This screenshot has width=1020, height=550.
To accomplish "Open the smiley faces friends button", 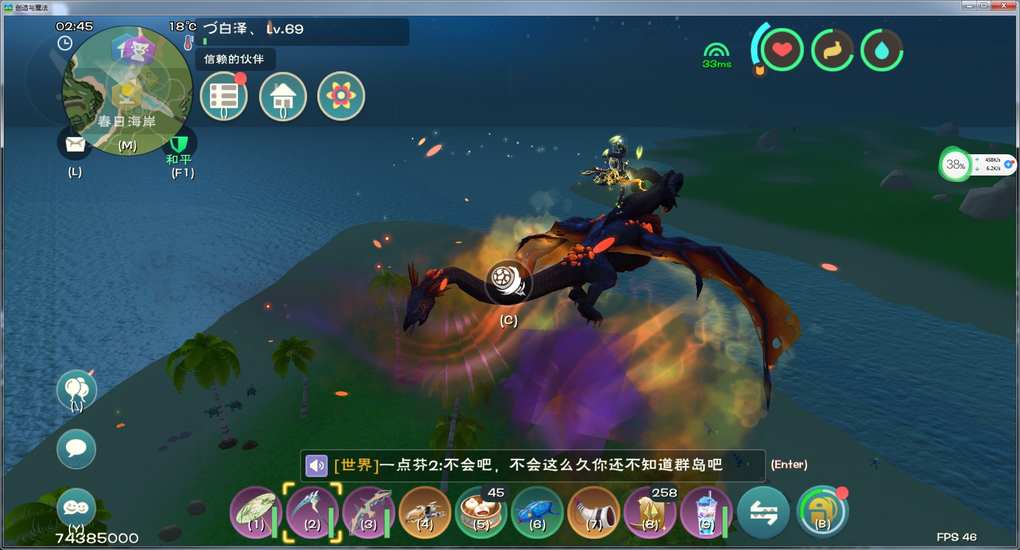I will tap(76, 507).
